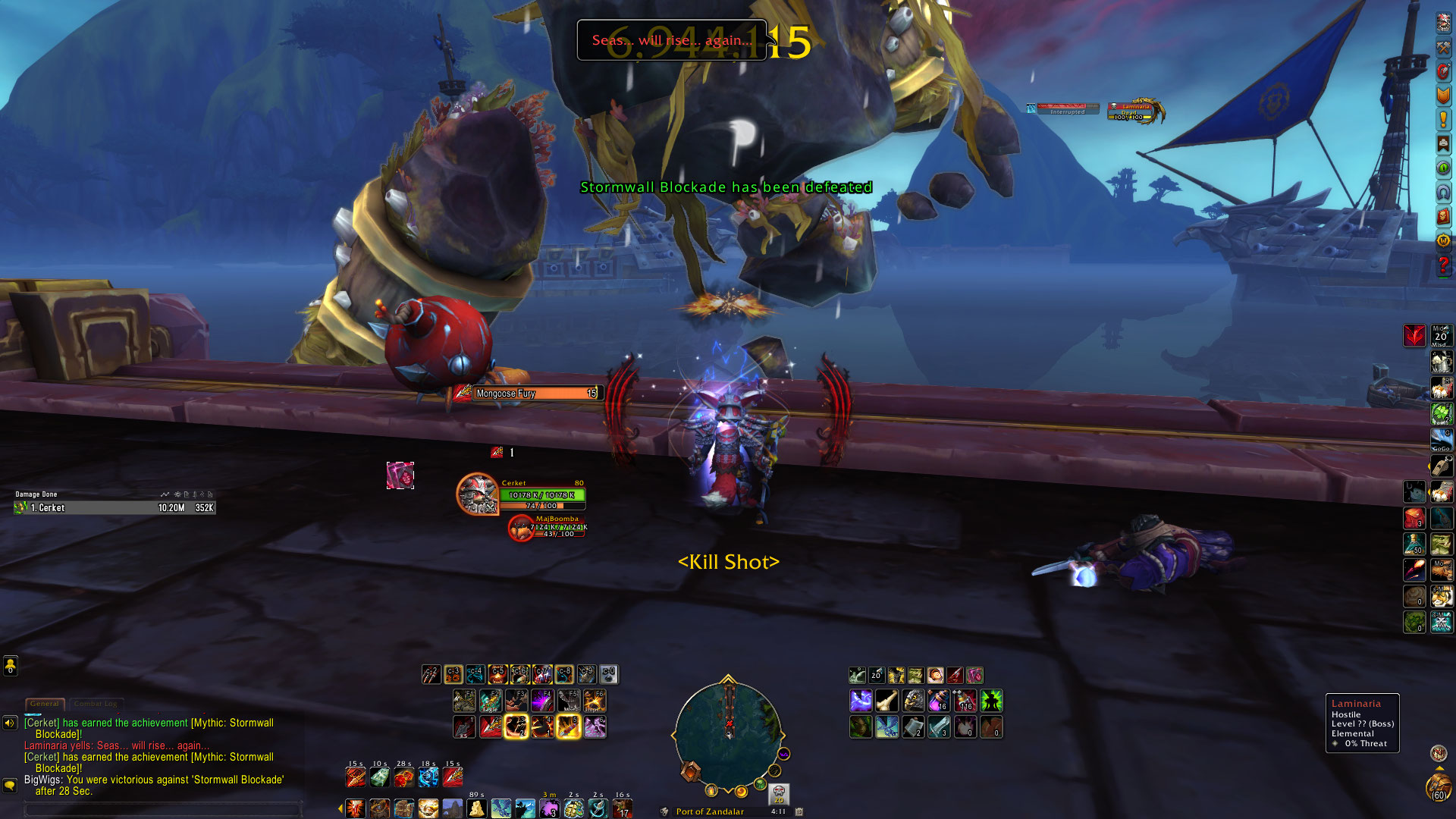Click Cerket's player unit frame portrait
The height and width of the screenshot is (819, 1456).
tap(478, 494)
